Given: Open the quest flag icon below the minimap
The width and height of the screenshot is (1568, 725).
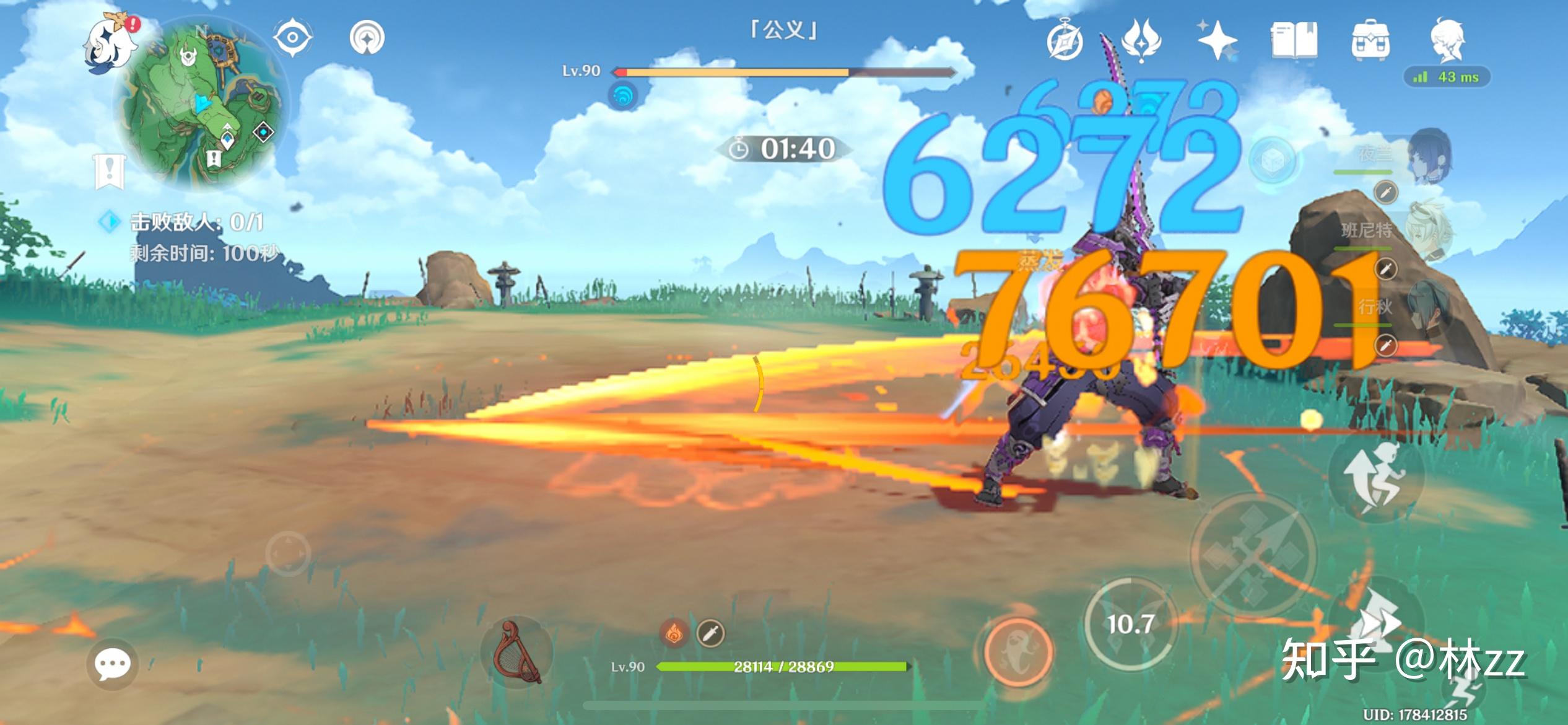Looking at the screenshot, I should (110, 171).
